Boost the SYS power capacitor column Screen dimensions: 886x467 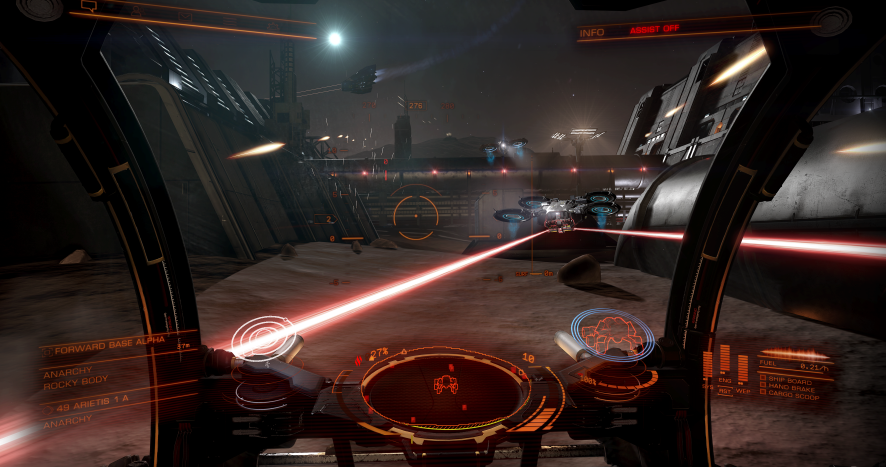(x=709, y=364)
